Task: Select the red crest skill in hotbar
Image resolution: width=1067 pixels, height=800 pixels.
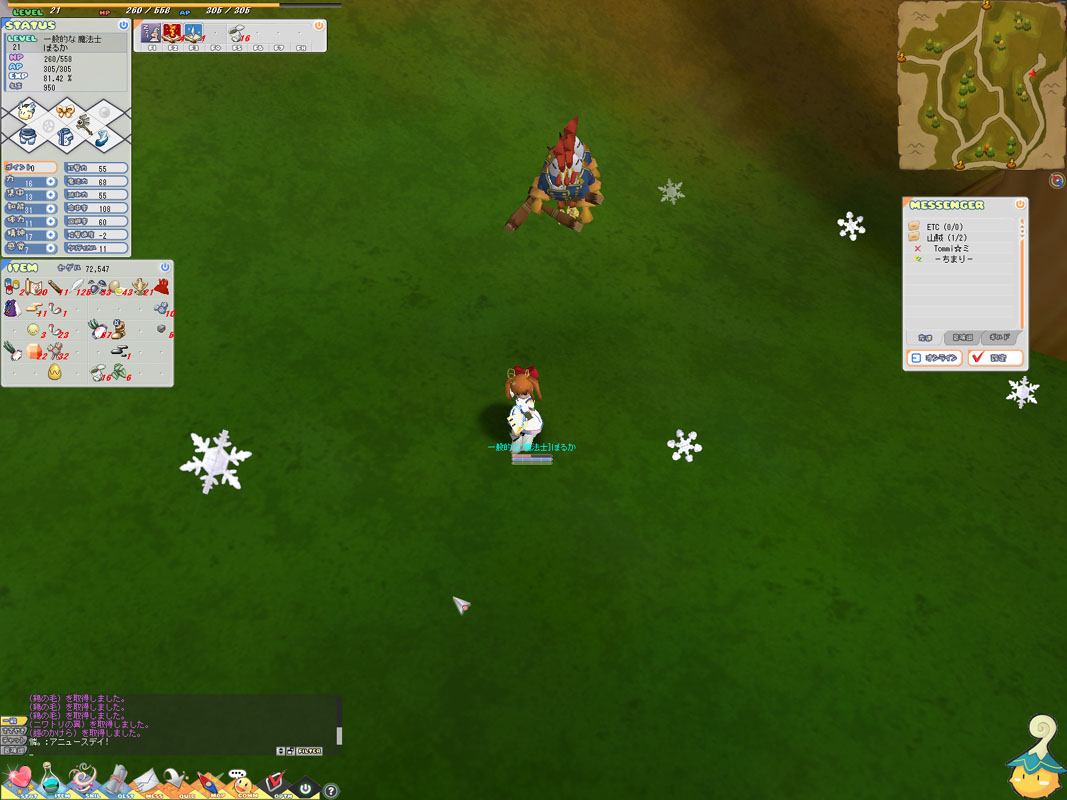Action: (172, 33)
